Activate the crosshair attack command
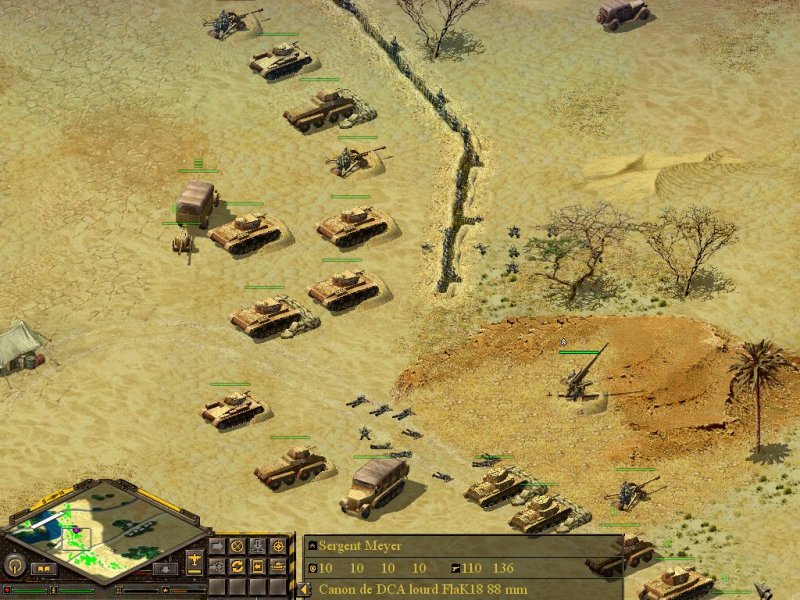Viewport: 800px width, 600px height. pyautogui.click(x=278, y=547)
